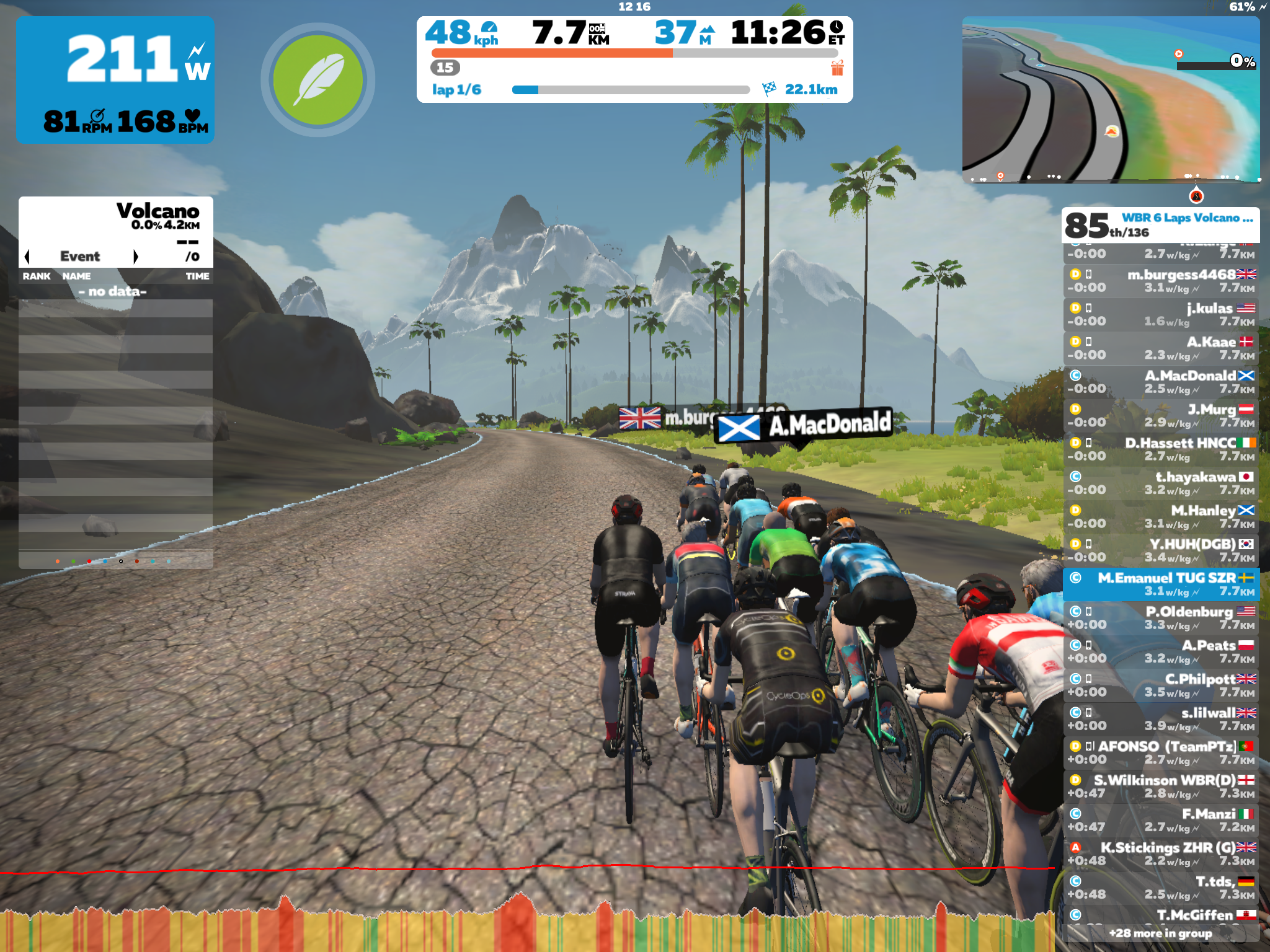This screenshot has width=1270, height=952.
Task: Choose A.Kaae from the riders list
Action: (x=1161, y=348)
